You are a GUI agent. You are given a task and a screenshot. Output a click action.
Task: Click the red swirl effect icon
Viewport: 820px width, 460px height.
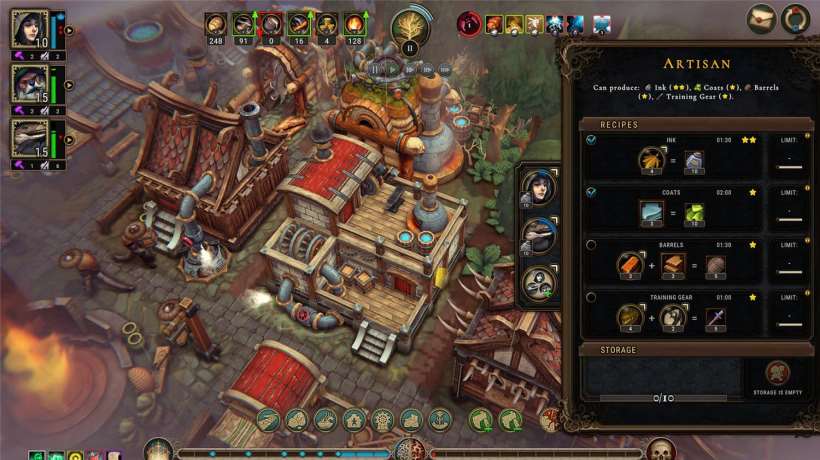(x=468, y=24)
